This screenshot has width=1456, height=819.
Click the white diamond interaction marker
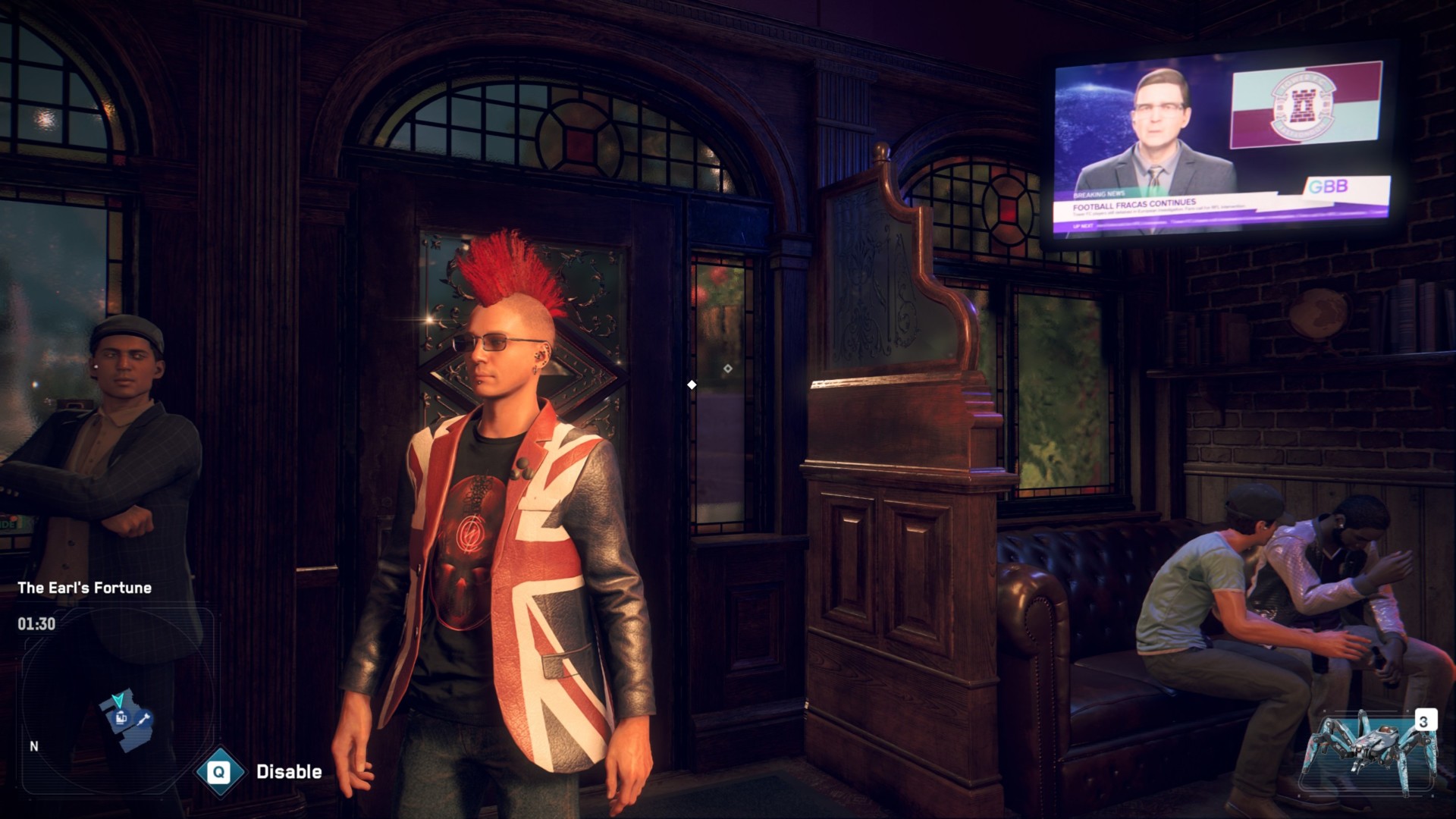pyautogui.click(x=691, y=384)
